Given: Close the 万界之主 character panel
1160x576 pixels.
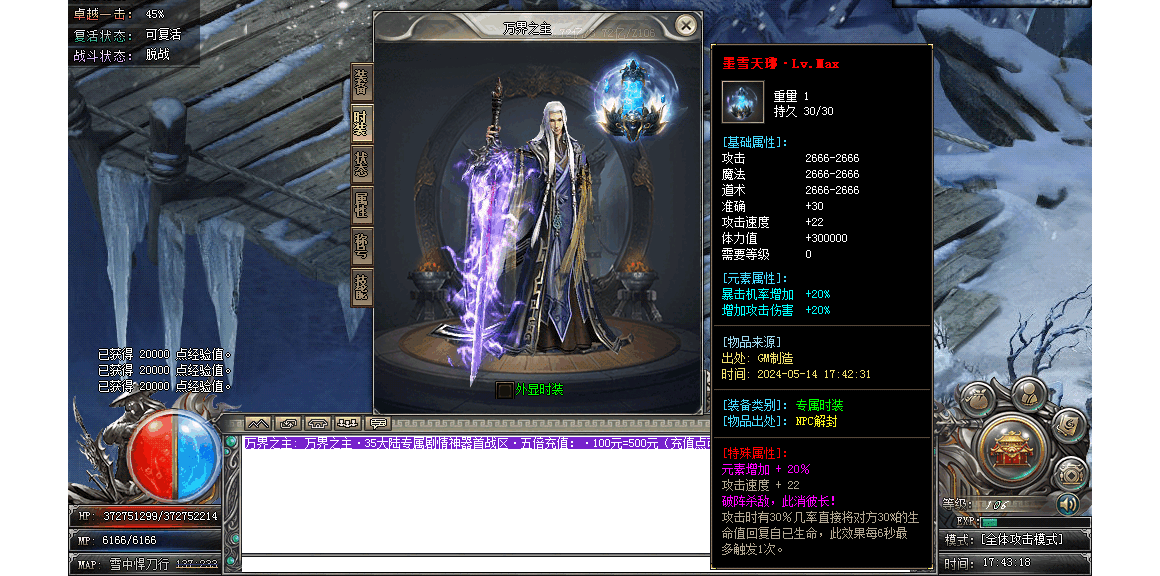Looking at the screenshot, I should click(685, 26).
